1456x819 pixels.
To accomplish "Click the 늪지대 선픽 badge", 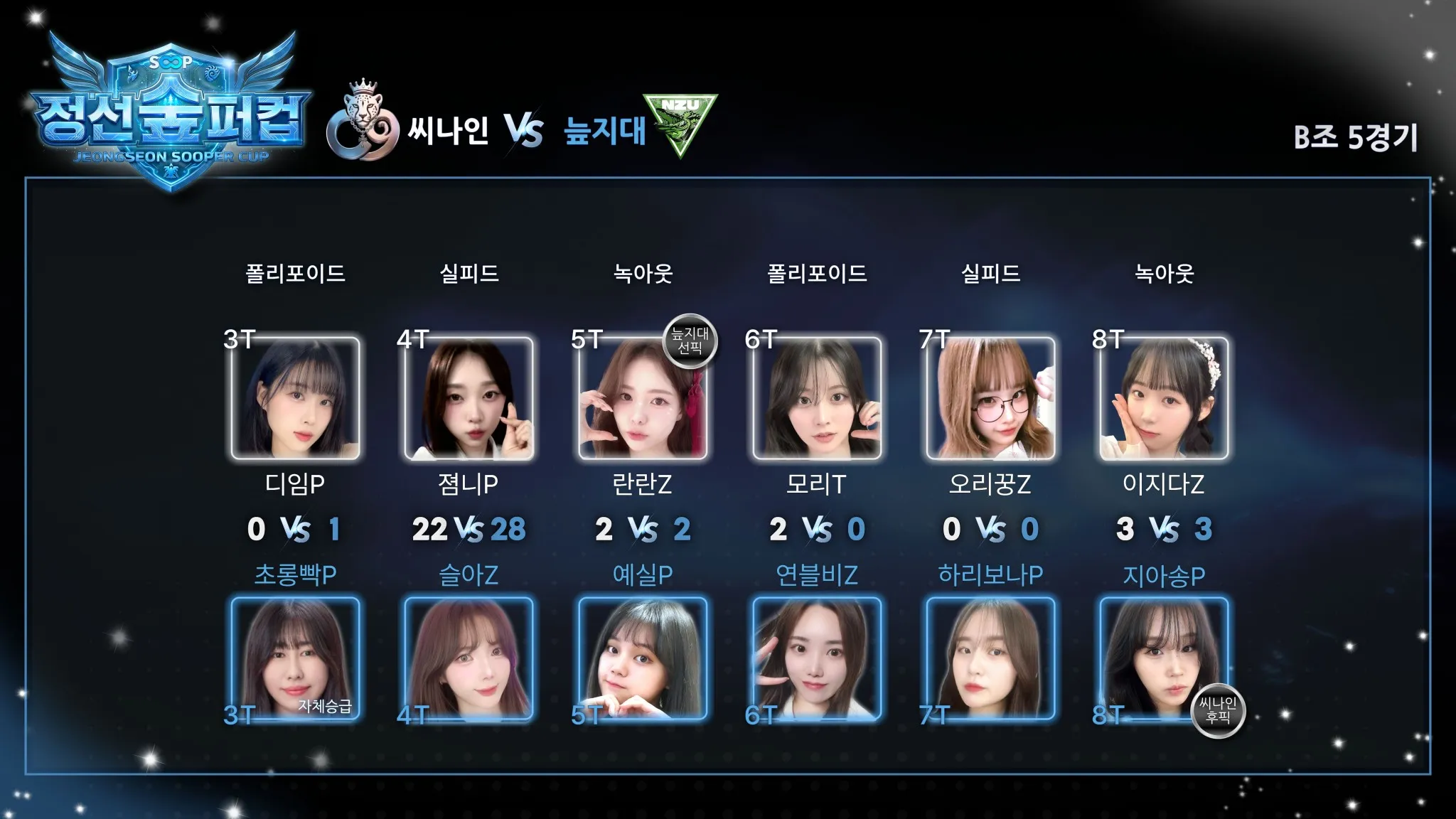I will pyautogui.click(x=690, y=341).
